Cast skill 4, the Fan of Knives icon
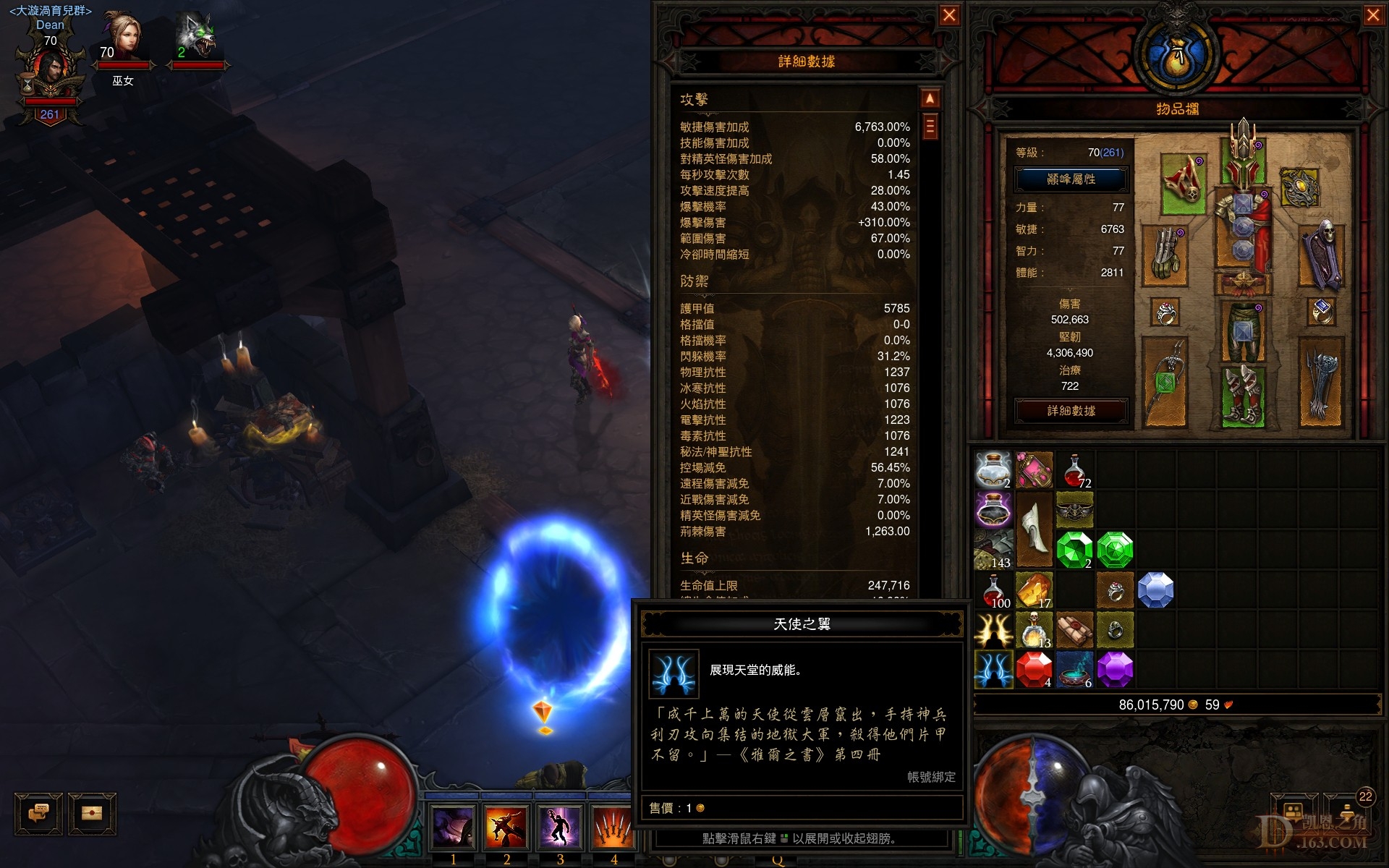The height and width of the screenshot is (868, 1389). coord(612,827)
